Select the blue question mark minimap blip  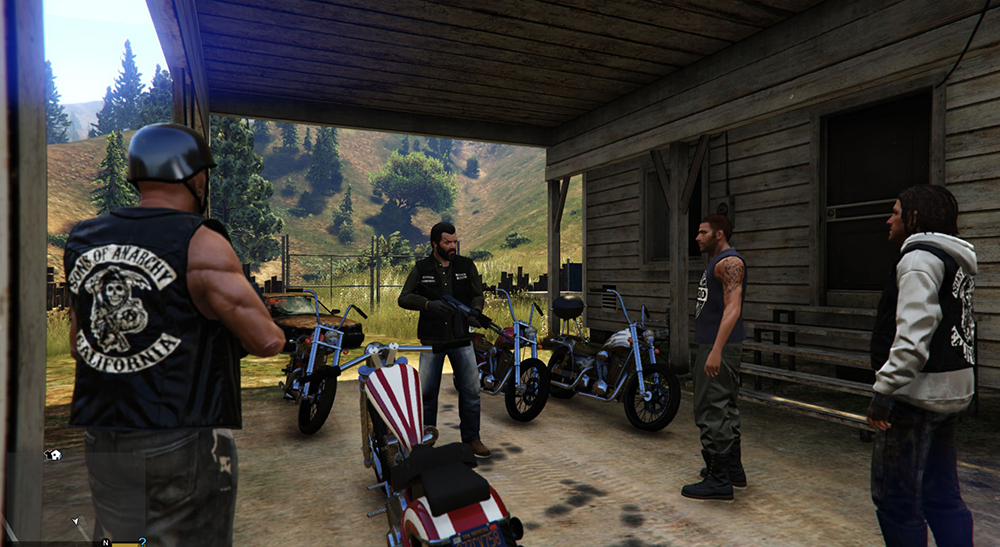142,541
